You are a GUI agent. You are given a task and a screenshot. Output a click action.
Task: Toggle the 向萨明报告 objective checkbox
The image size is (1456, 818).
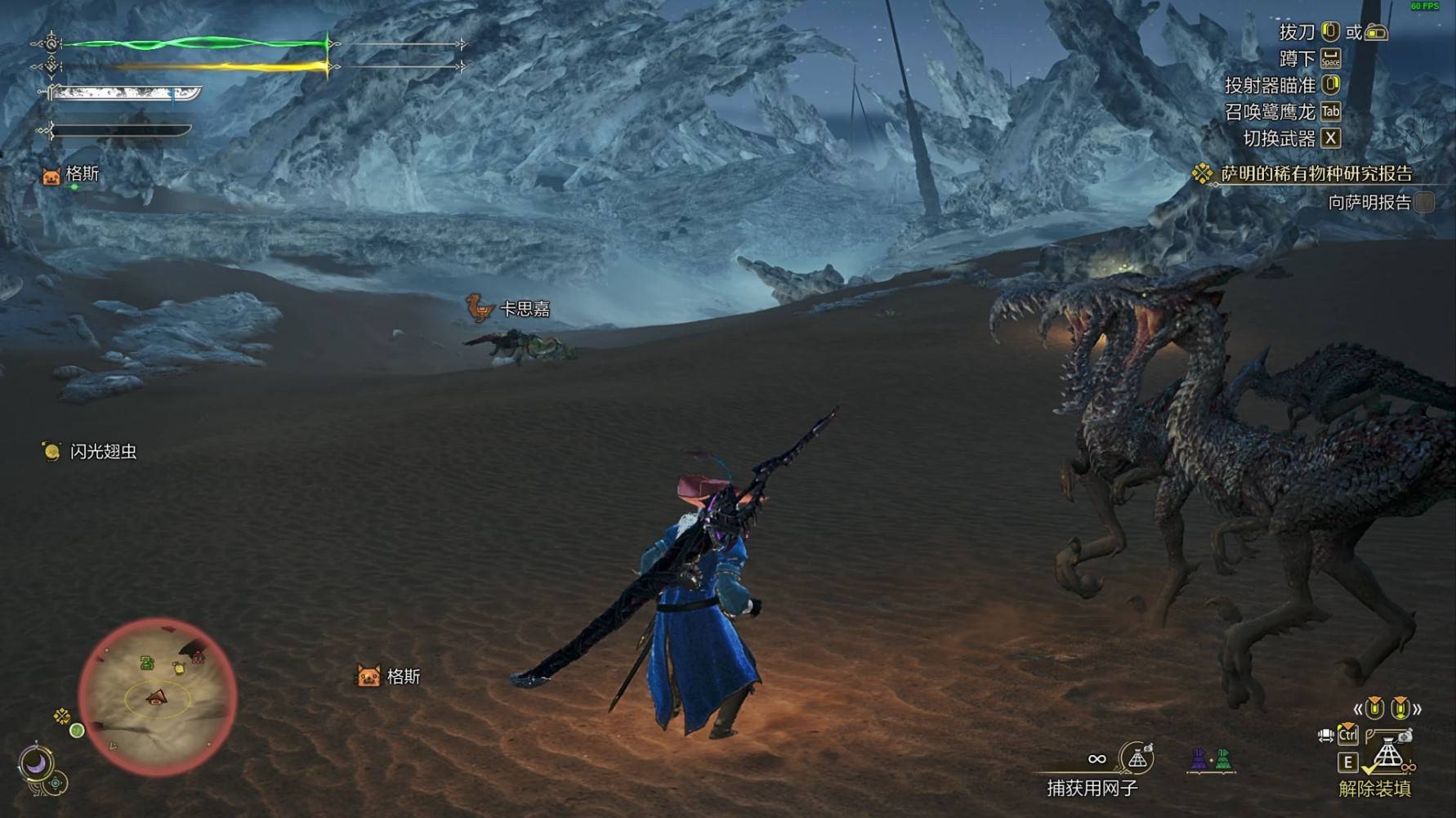[1424, 202]
